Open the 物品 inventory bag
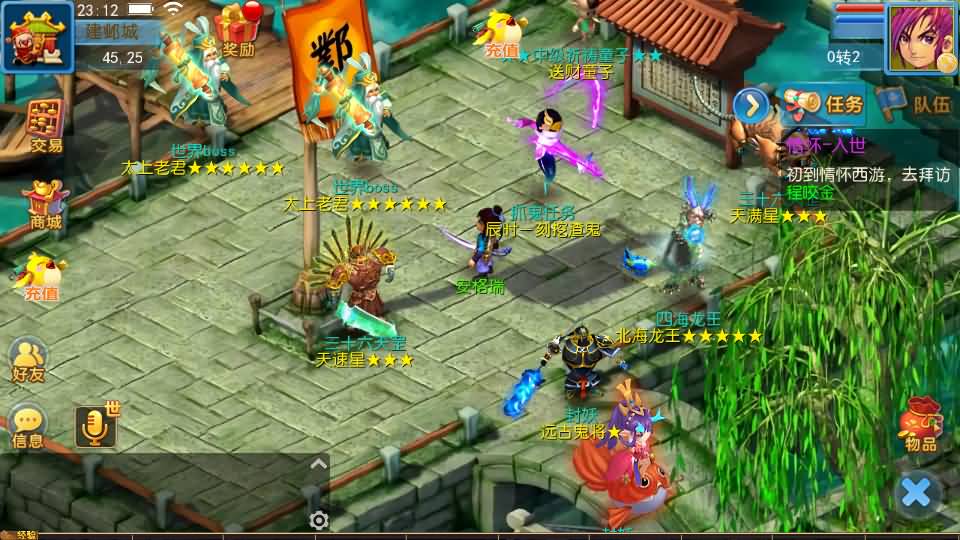Image resolution: width=960 pixels, height=540 pixels. pos(919,425)
